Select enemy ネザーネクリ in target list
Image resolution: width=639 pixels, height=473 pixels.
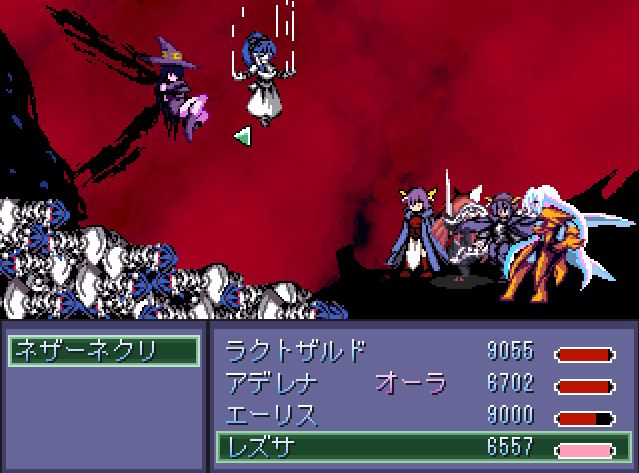[x=103, y=351]
